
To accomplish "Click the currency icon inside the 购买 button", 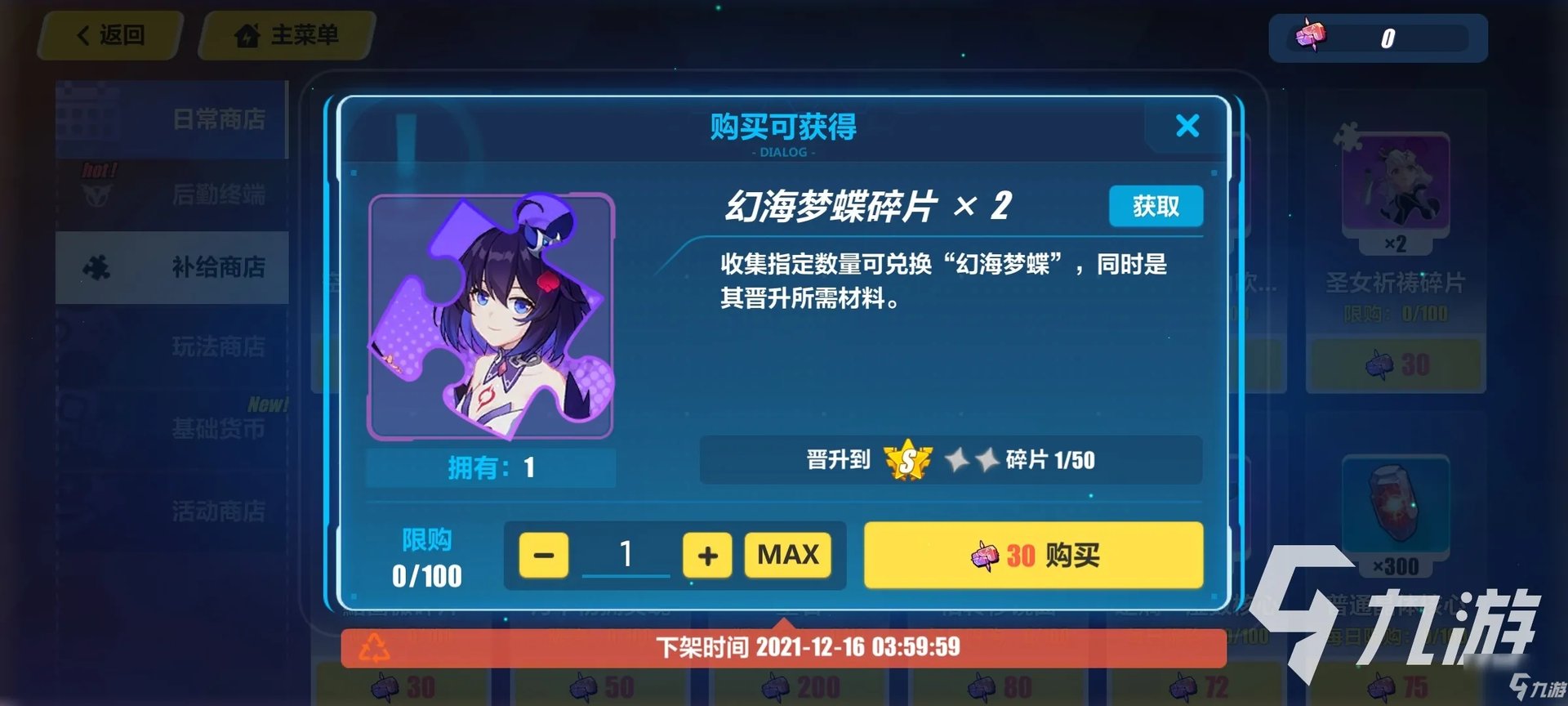I will pos(982,556).
